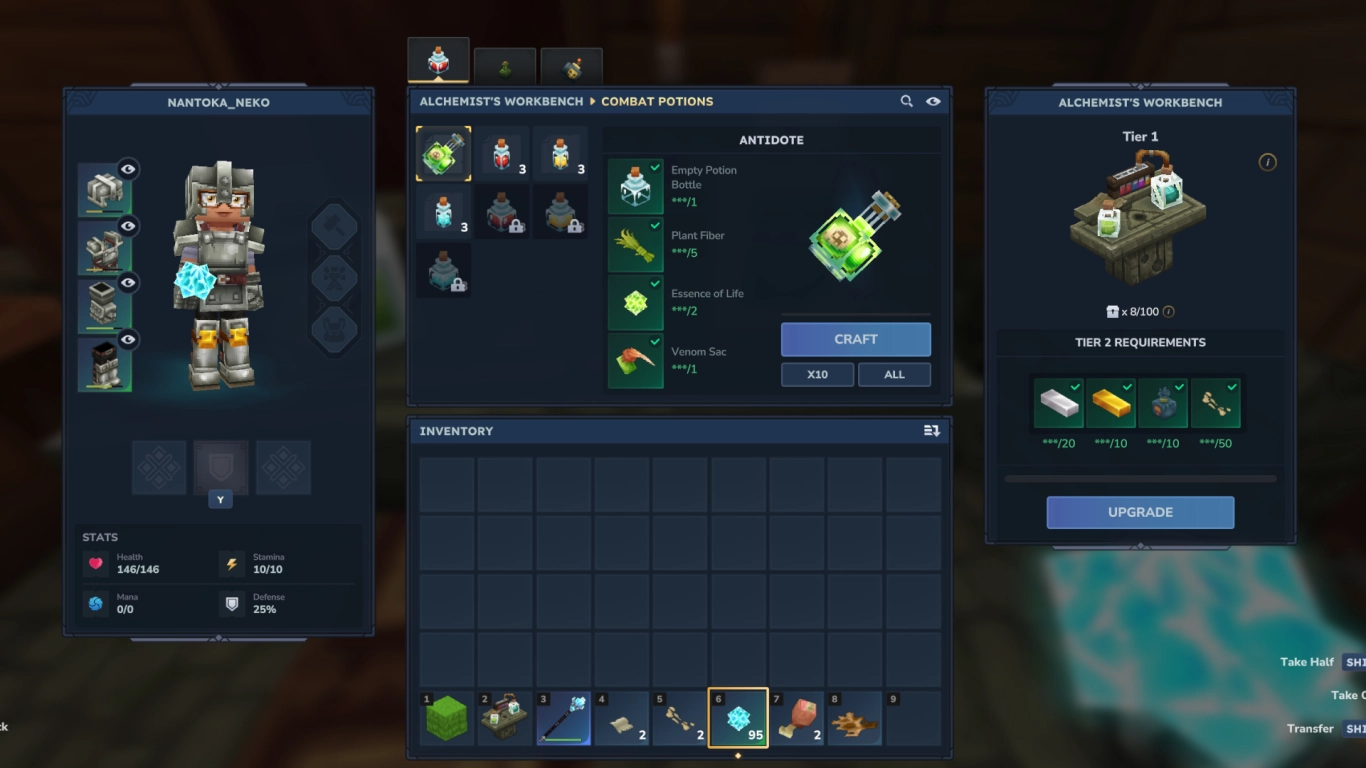Select the Antidote recipe icon

[x=443, y=152]
